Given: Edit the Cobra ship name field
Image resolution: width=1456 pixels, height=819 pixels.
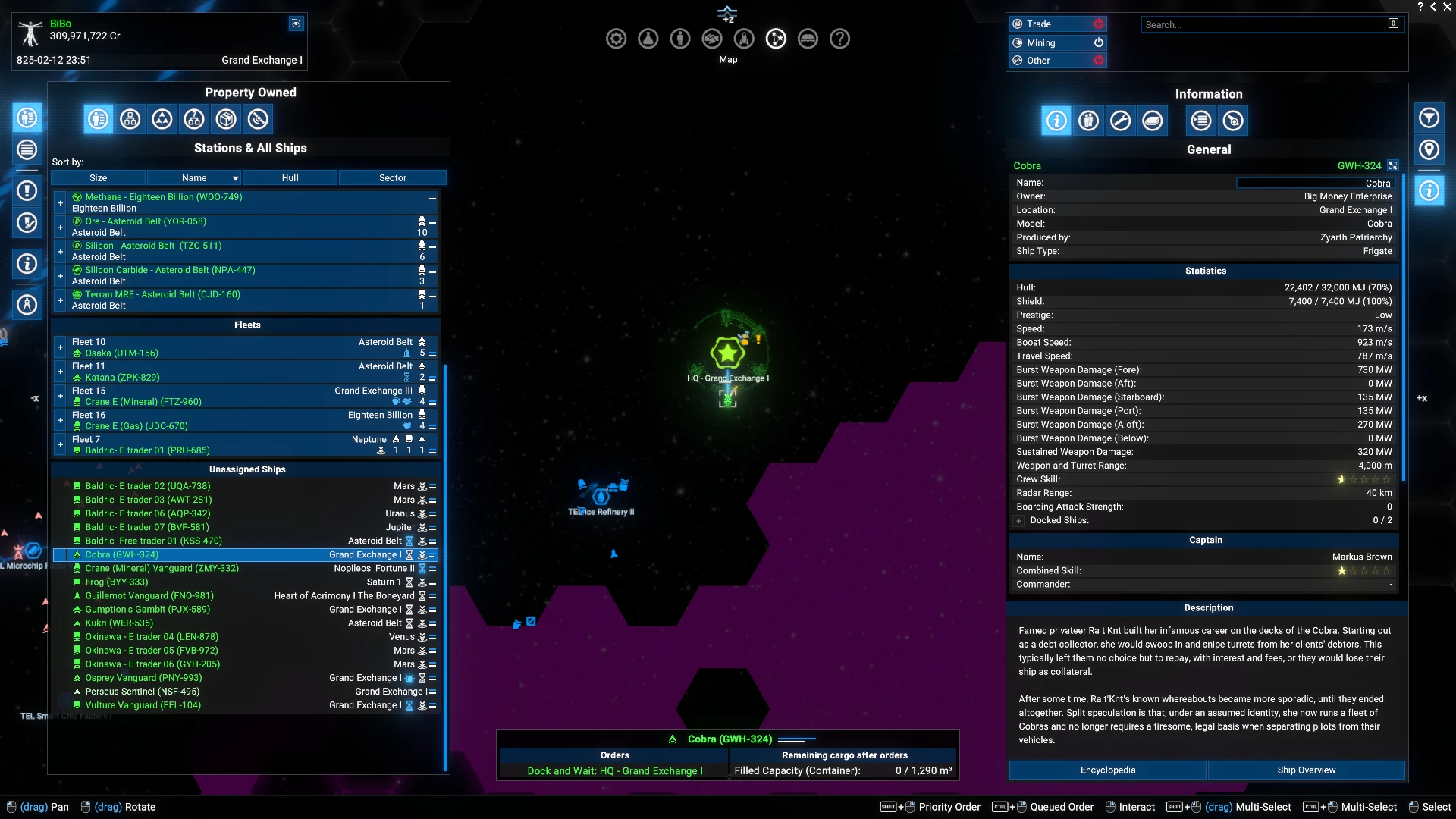Looking at the screenshot, I should (1315, 183).
